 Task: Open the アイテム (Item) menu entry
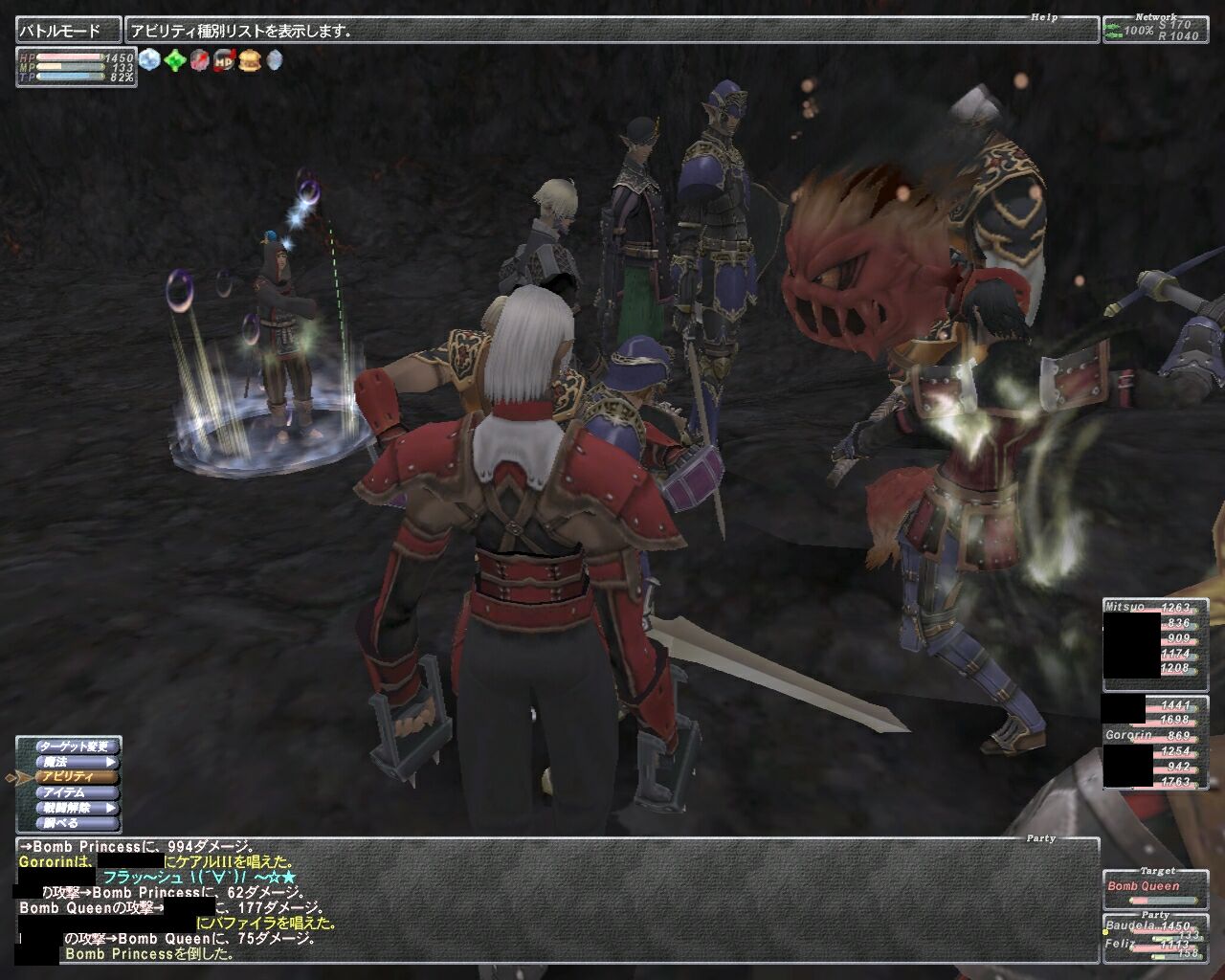click(77, 792)
